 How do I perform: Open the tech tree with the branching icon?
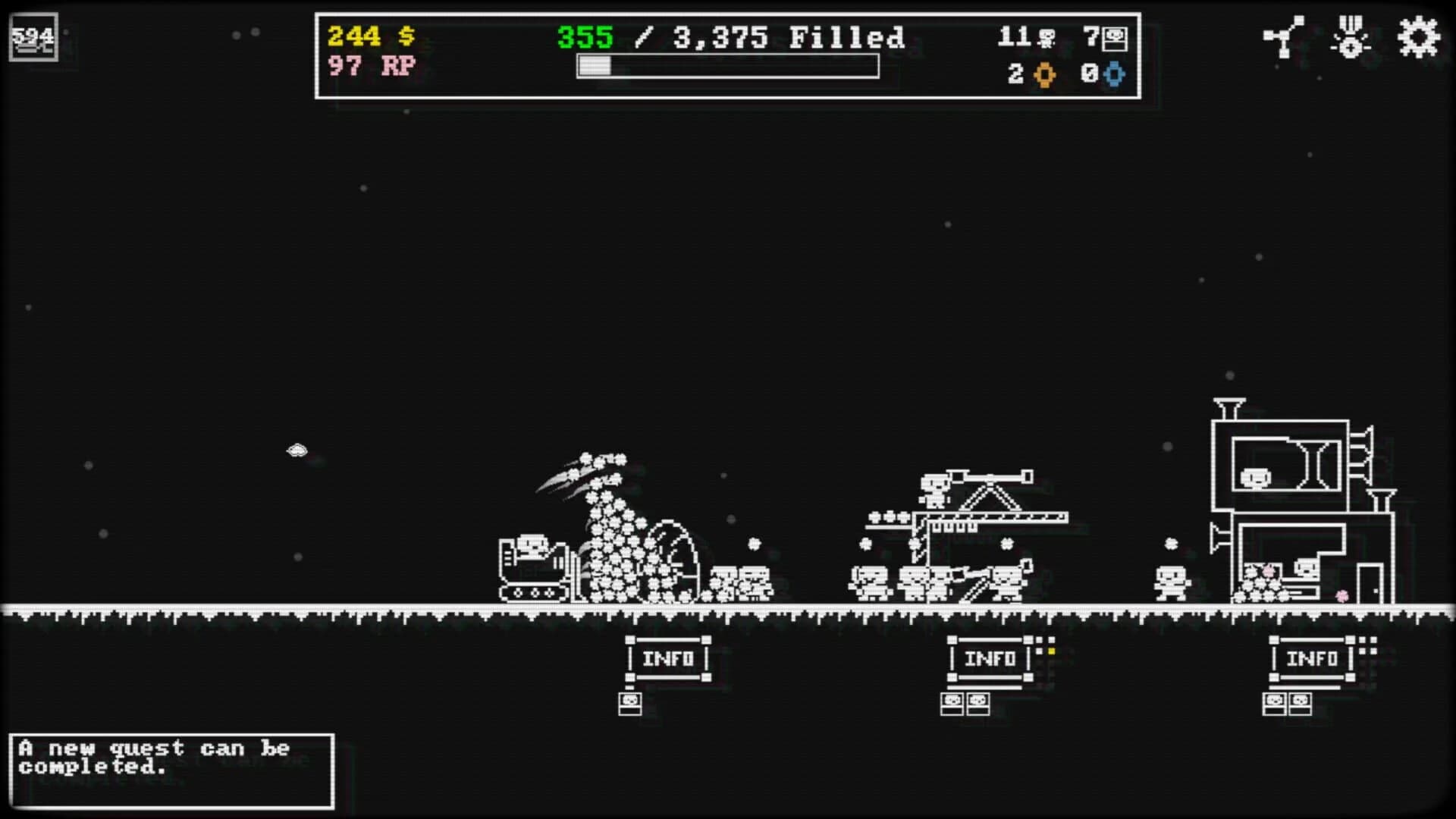coord(1283,36)
